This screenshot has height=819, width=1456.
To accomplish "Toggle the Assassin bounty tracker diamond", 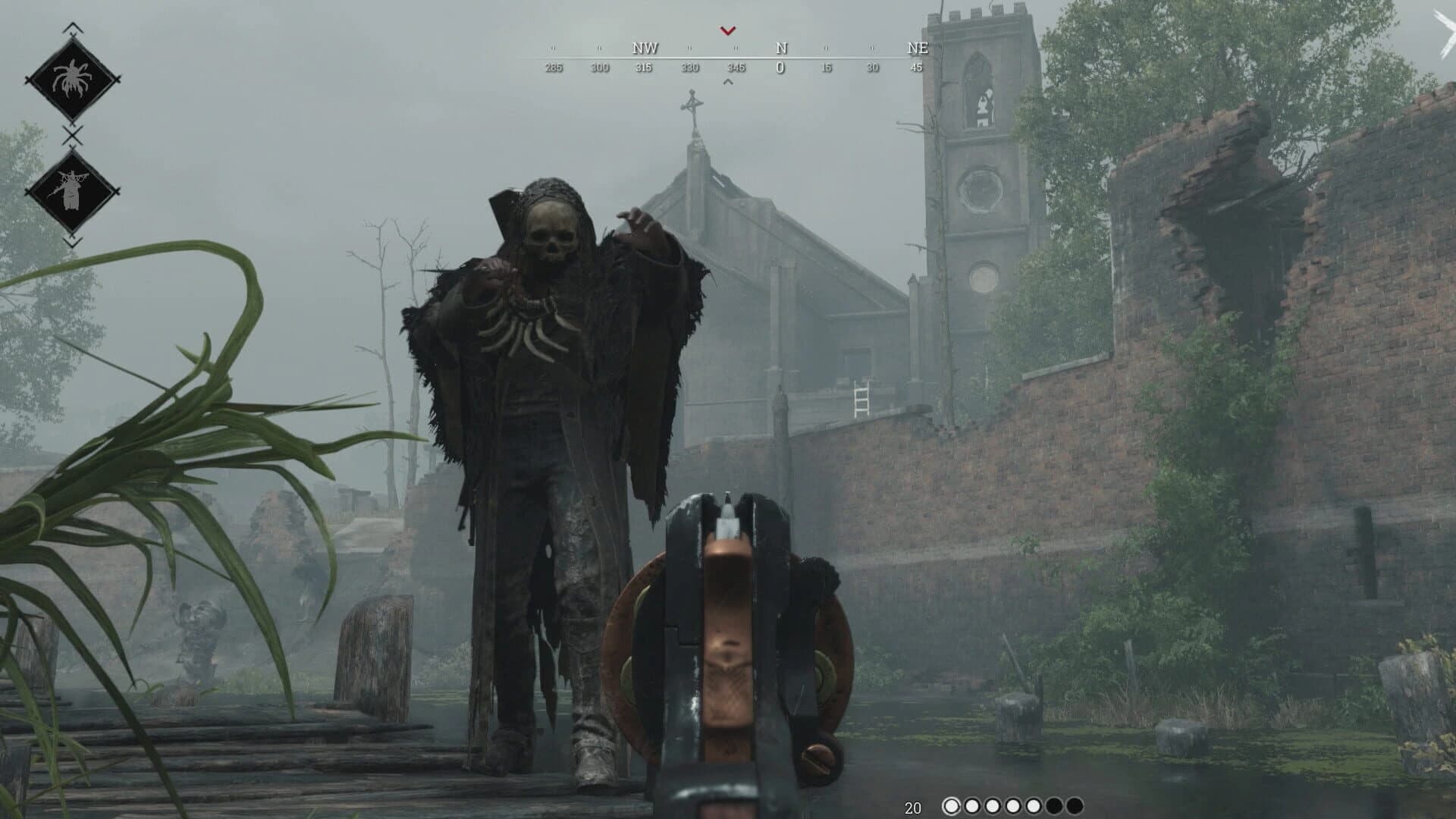I will pyautogui.click(x=72, y=190).
